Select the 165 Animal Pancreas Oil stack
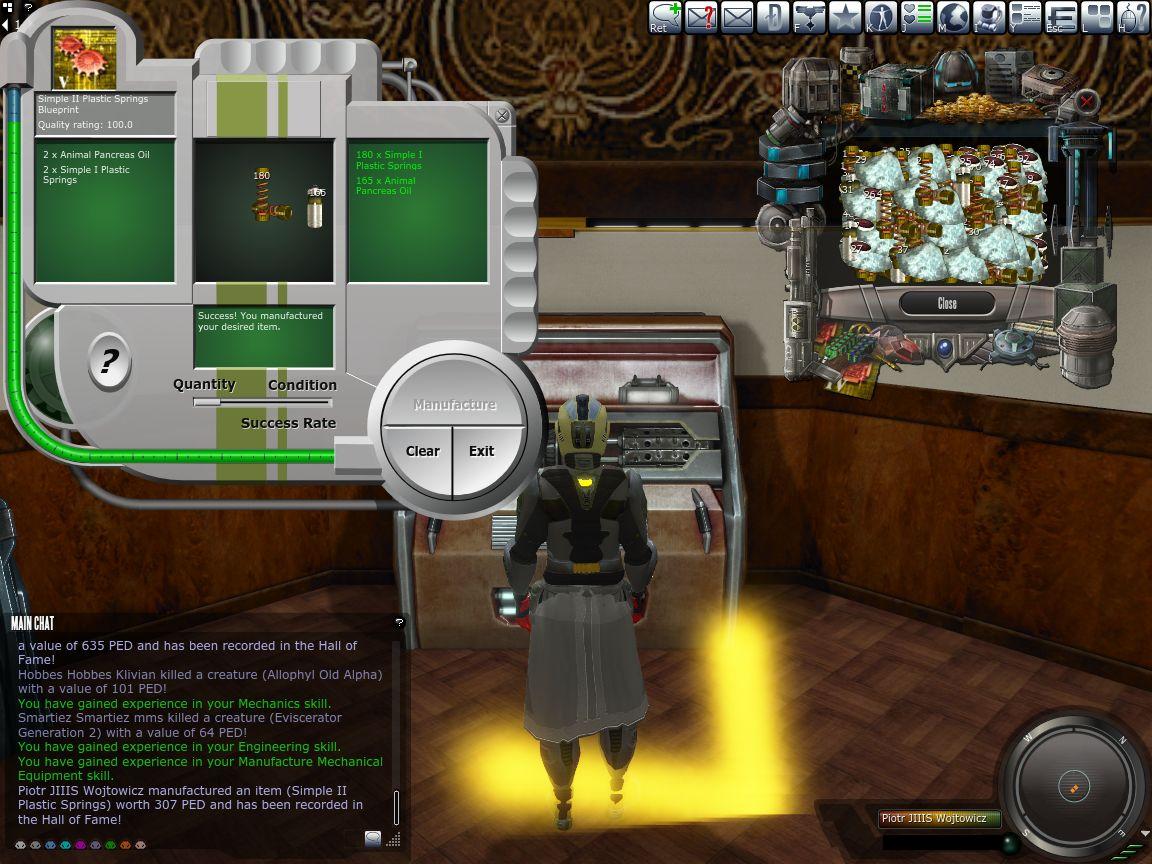 click(x=315, y=207)
